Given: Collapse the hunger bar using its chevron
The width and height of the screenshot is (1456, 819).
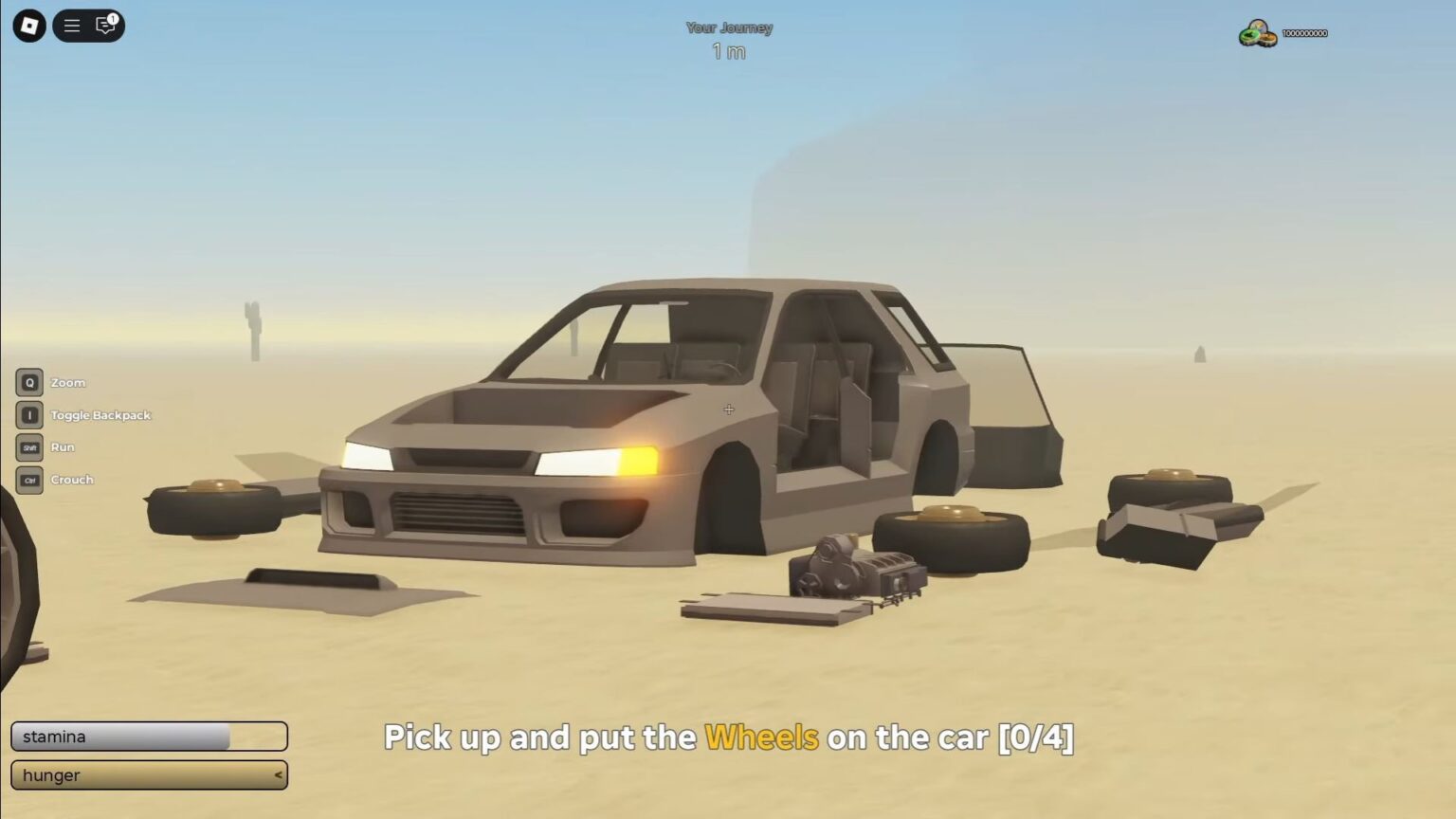Looking at the screenshot, I should [x=276, y=774].
